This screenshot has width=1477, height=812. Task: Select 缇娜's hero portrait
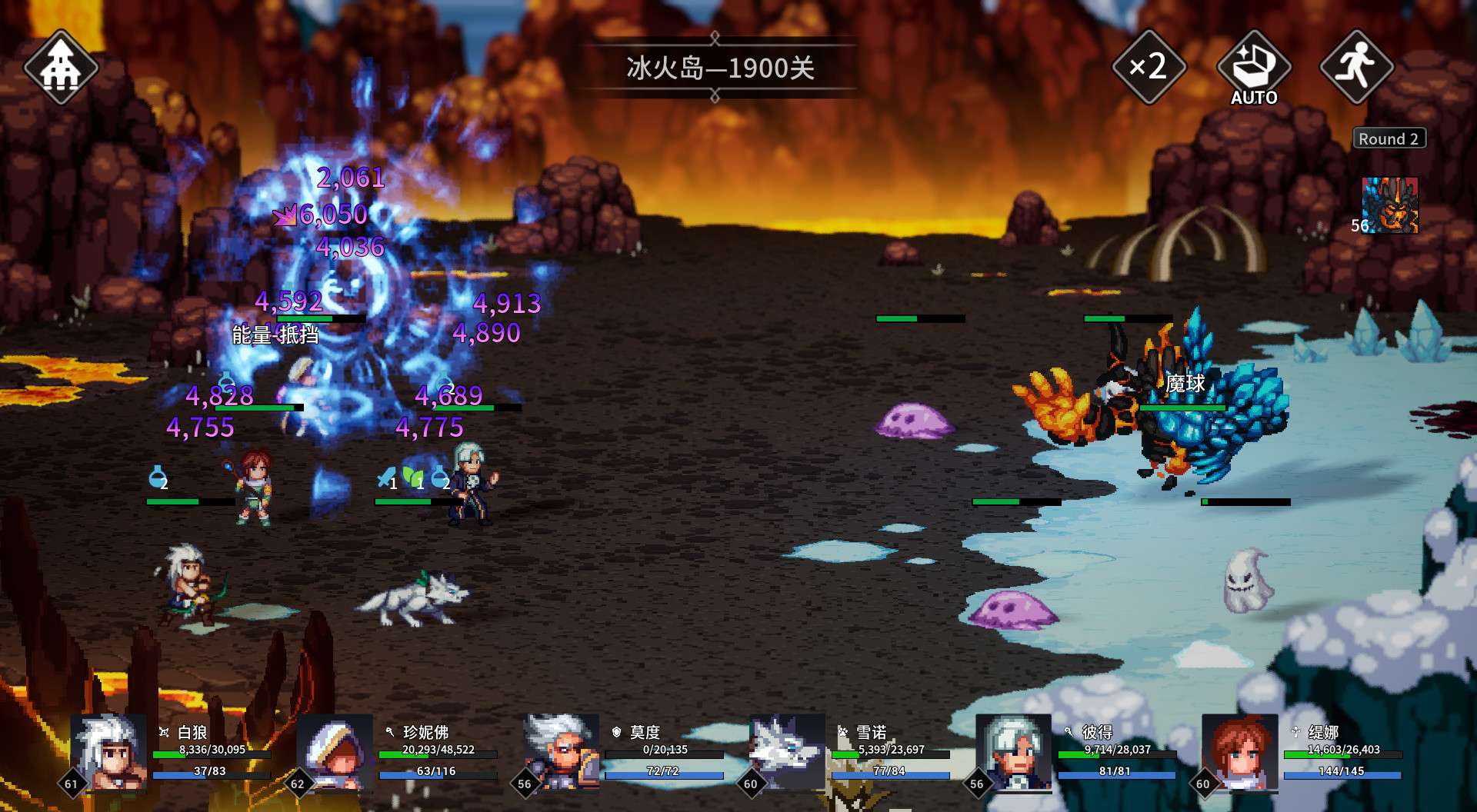1239,752
